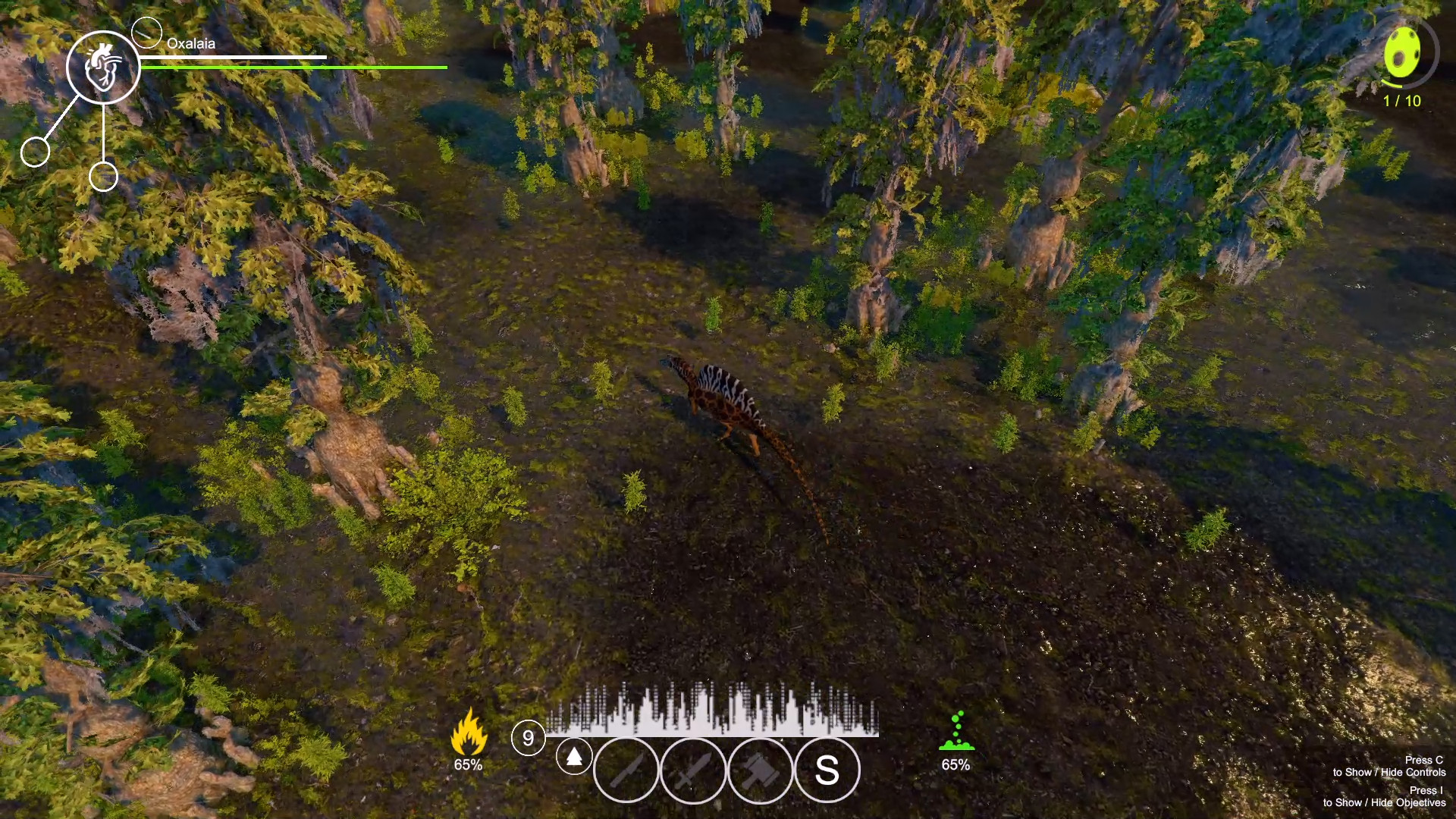Select the pine tree icon near the hotbar

click(575, 758)
